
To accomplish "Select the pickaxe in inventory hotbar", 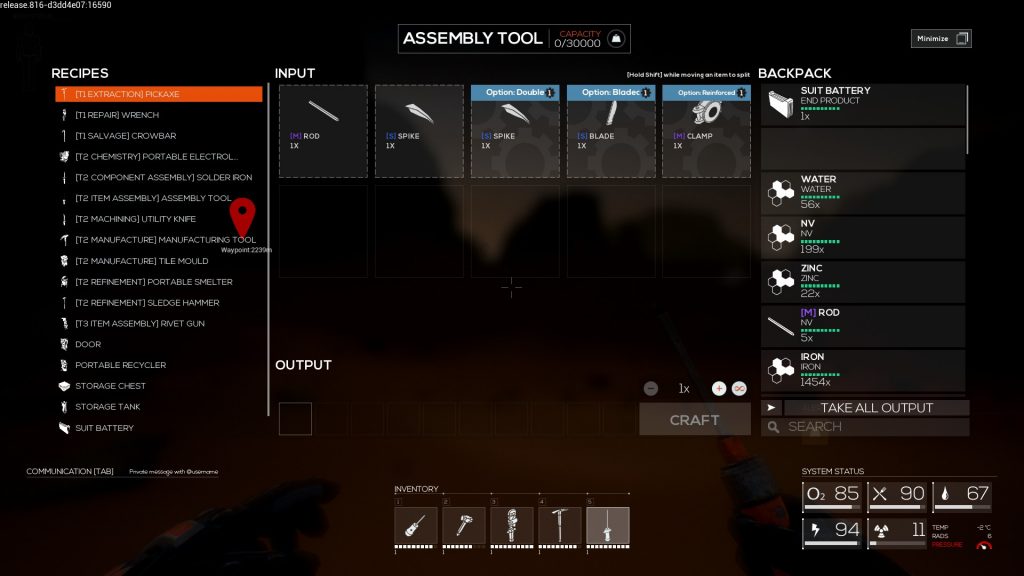I will tap(560, 526).
